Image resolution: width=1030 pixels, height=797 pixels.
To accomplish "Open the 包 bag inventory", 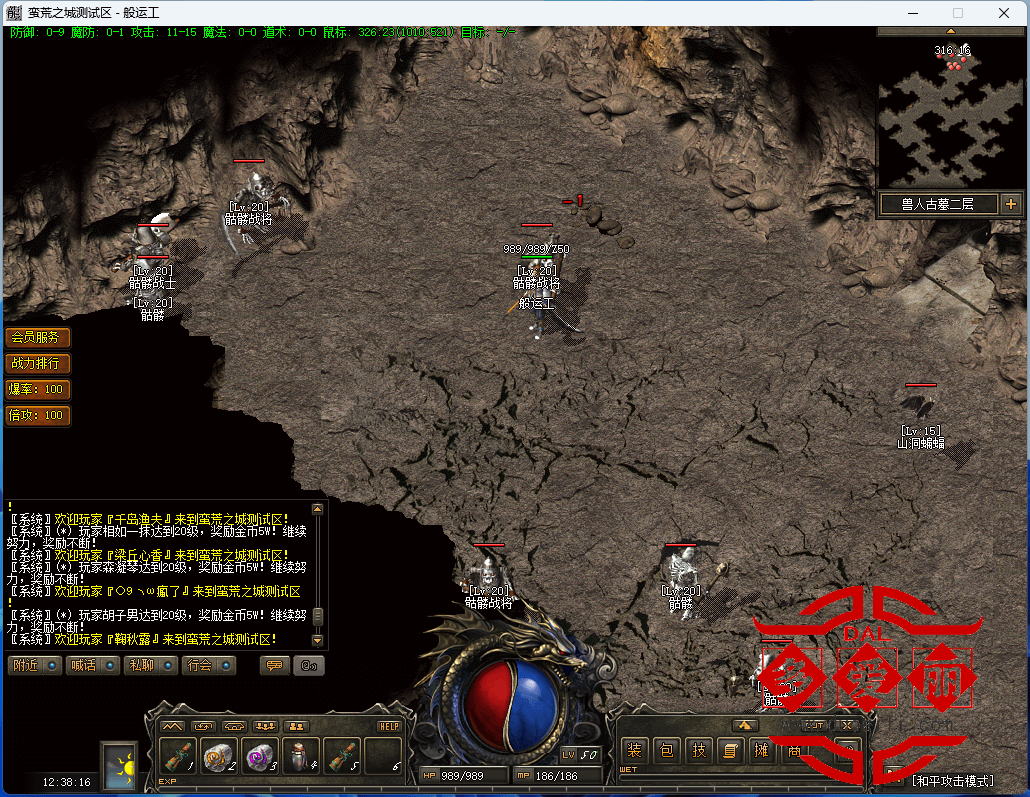I will [x=666, y=750].
